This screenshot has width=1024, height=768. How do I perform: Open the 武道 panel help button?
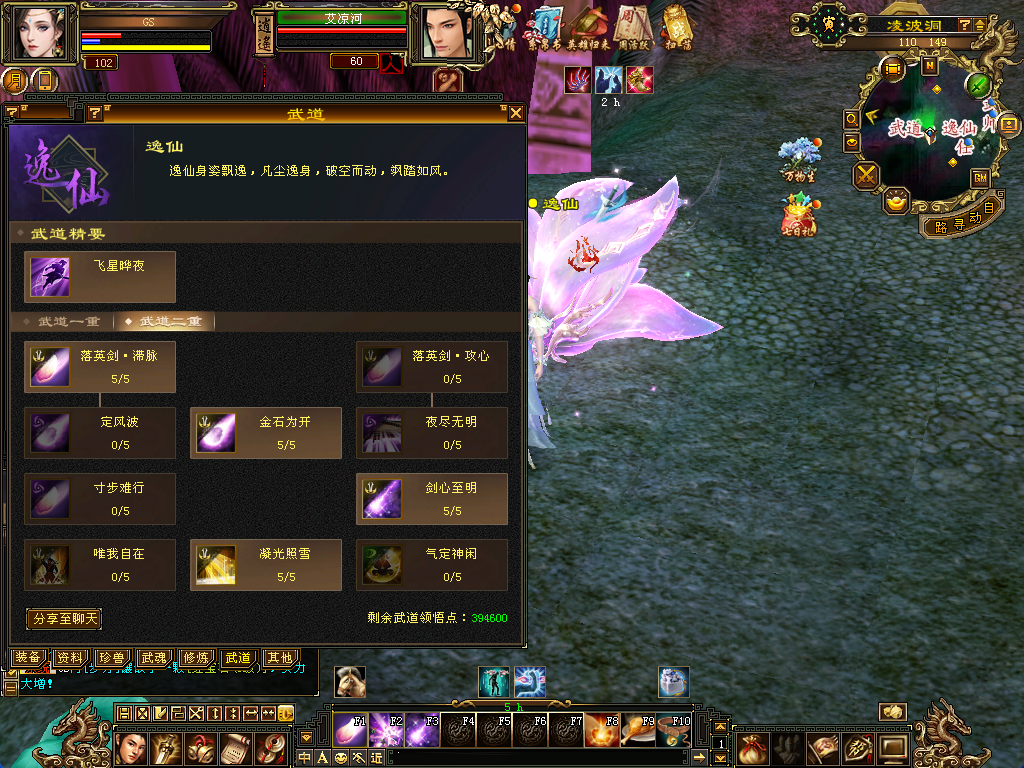[x=95, y=113]
